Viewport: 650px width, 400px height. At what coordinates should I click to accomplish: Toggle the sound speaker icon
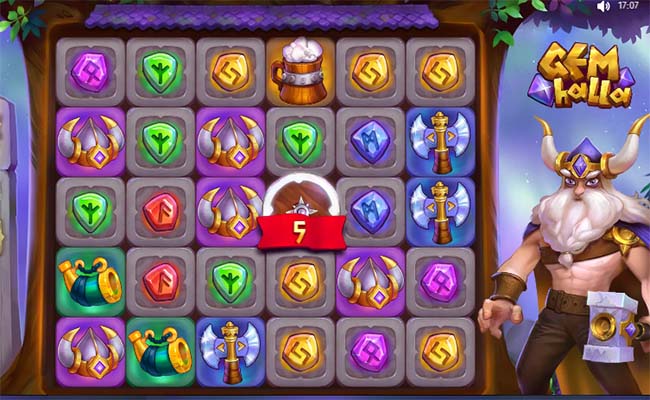click(x=603, y=7)
